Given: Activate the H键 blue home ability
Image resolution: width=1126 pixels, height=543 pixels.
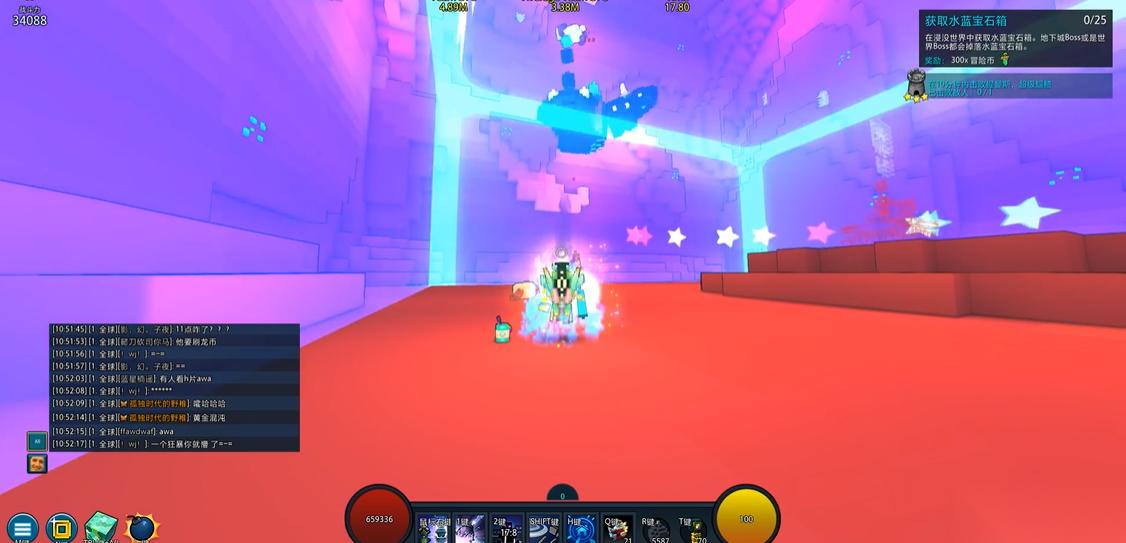Looking at the screenshot, I should 581,529.
